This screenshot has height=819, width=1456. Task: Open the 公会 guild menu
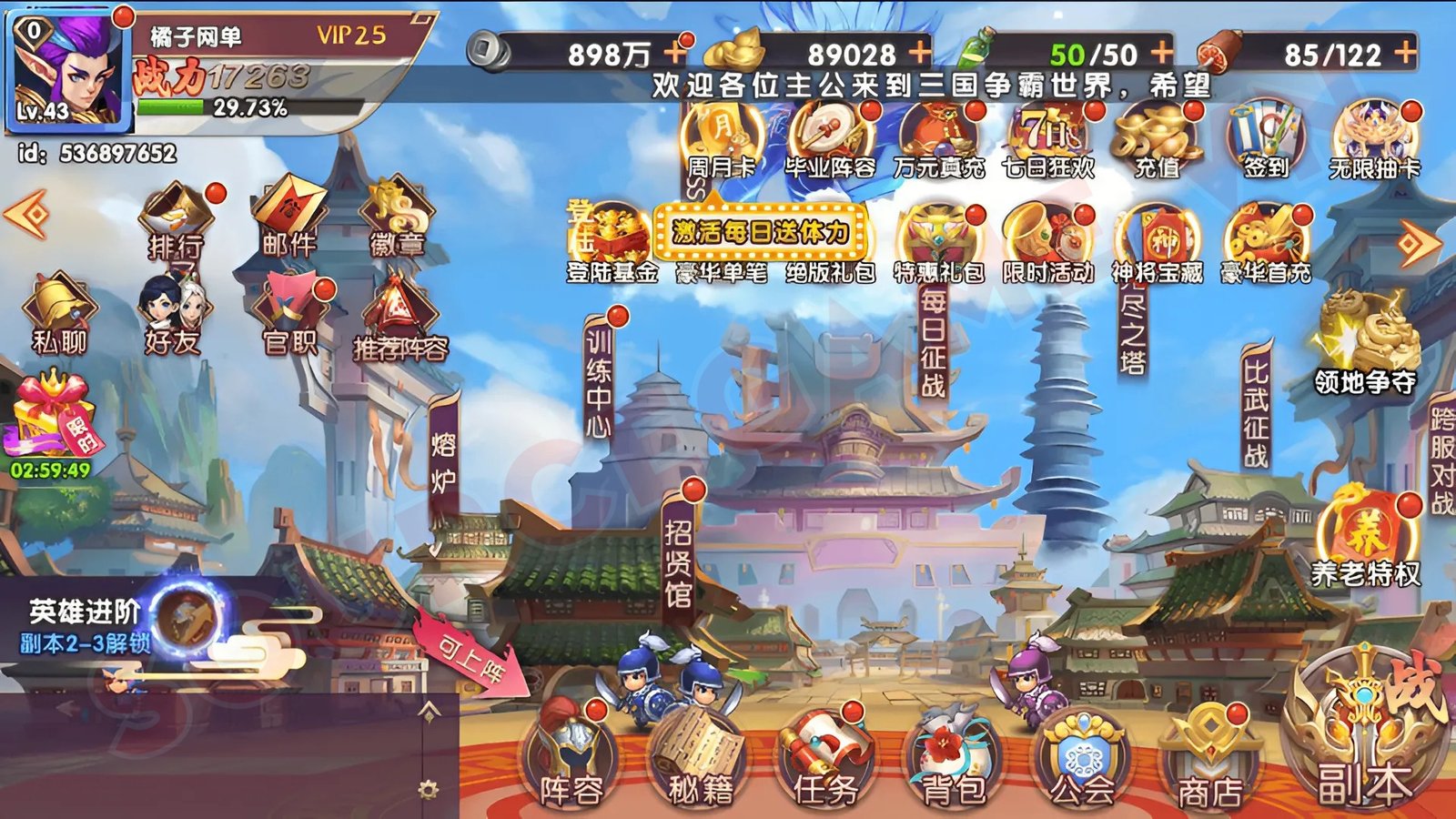1081,760
